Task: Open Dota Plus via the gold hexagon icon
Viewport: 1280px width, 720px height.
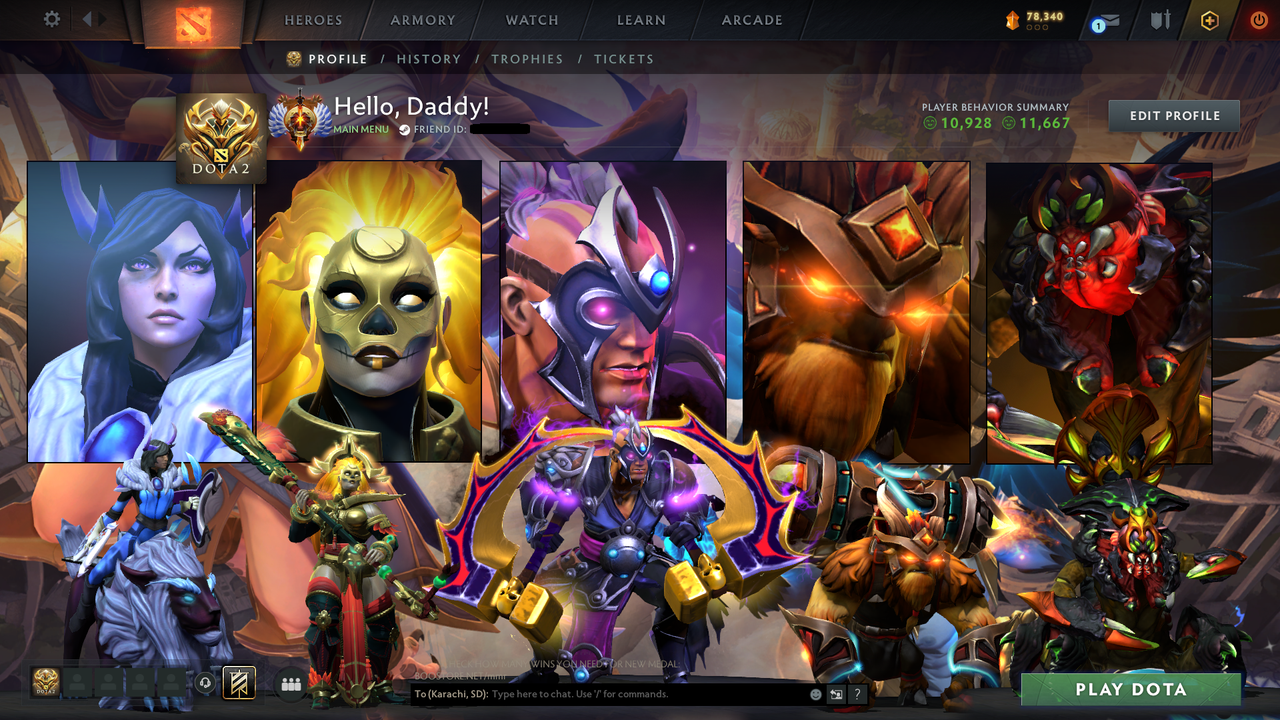Action: coord(1209,20)
